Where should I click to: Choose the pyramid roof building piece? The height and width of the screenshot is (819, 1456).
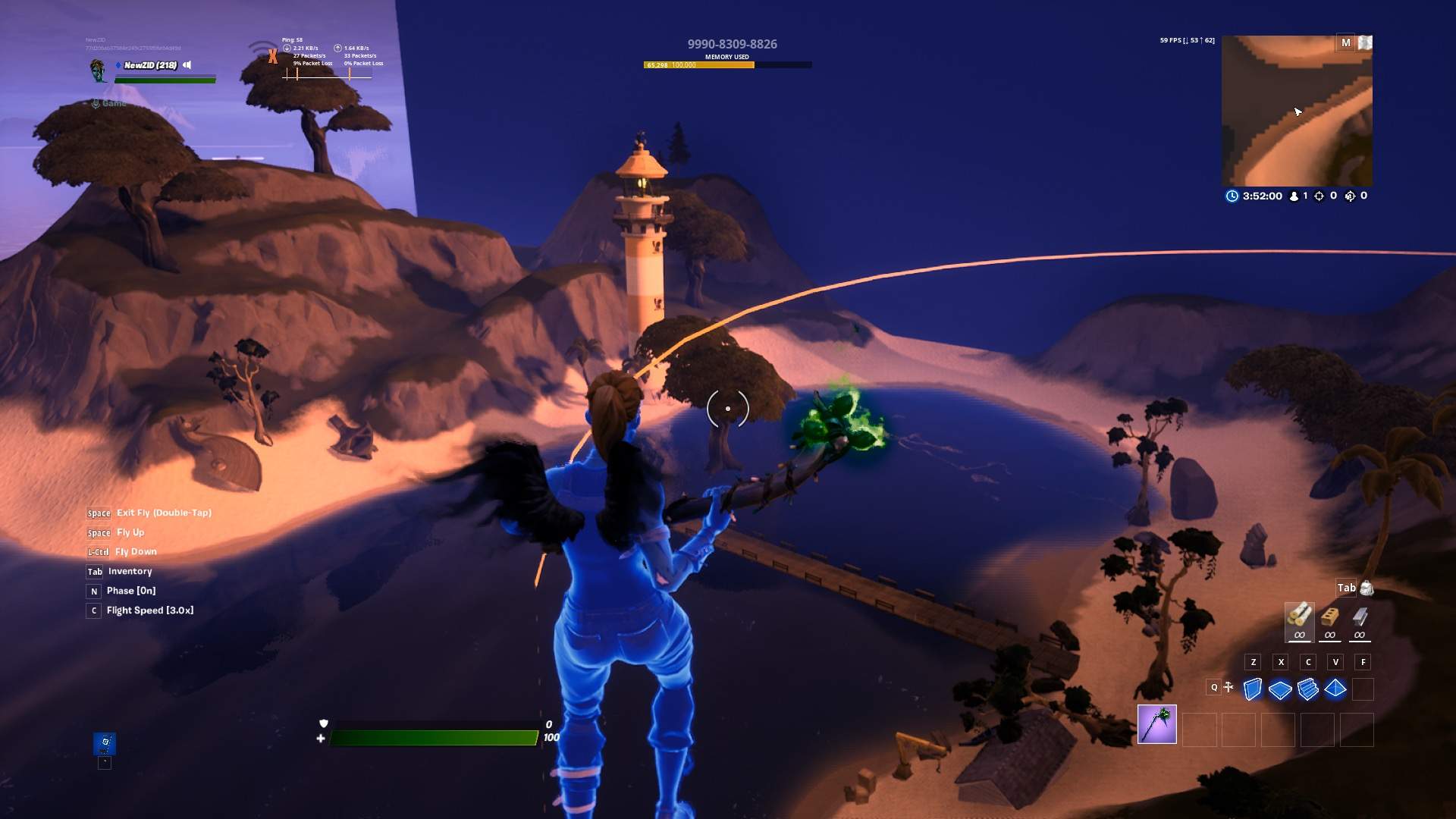(1335, 689)
